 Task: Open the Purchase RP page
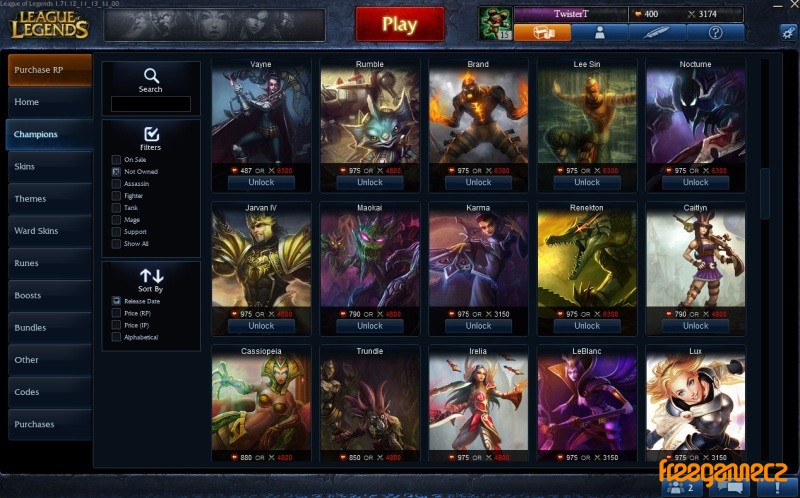pos(50,69)
